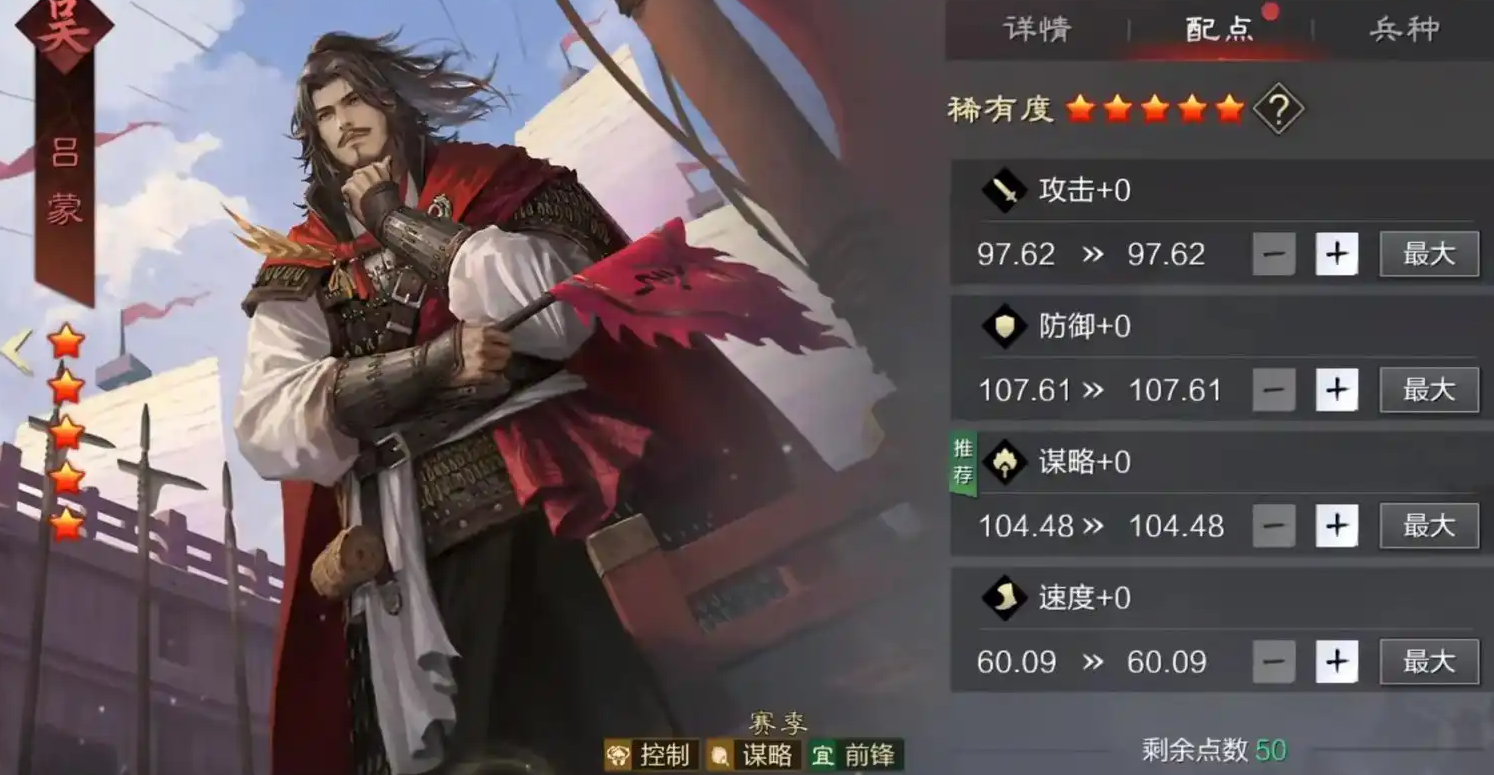Click the defense shield icon
Viewport: 1494px width, 775px height.
(x=1002, y=327)
